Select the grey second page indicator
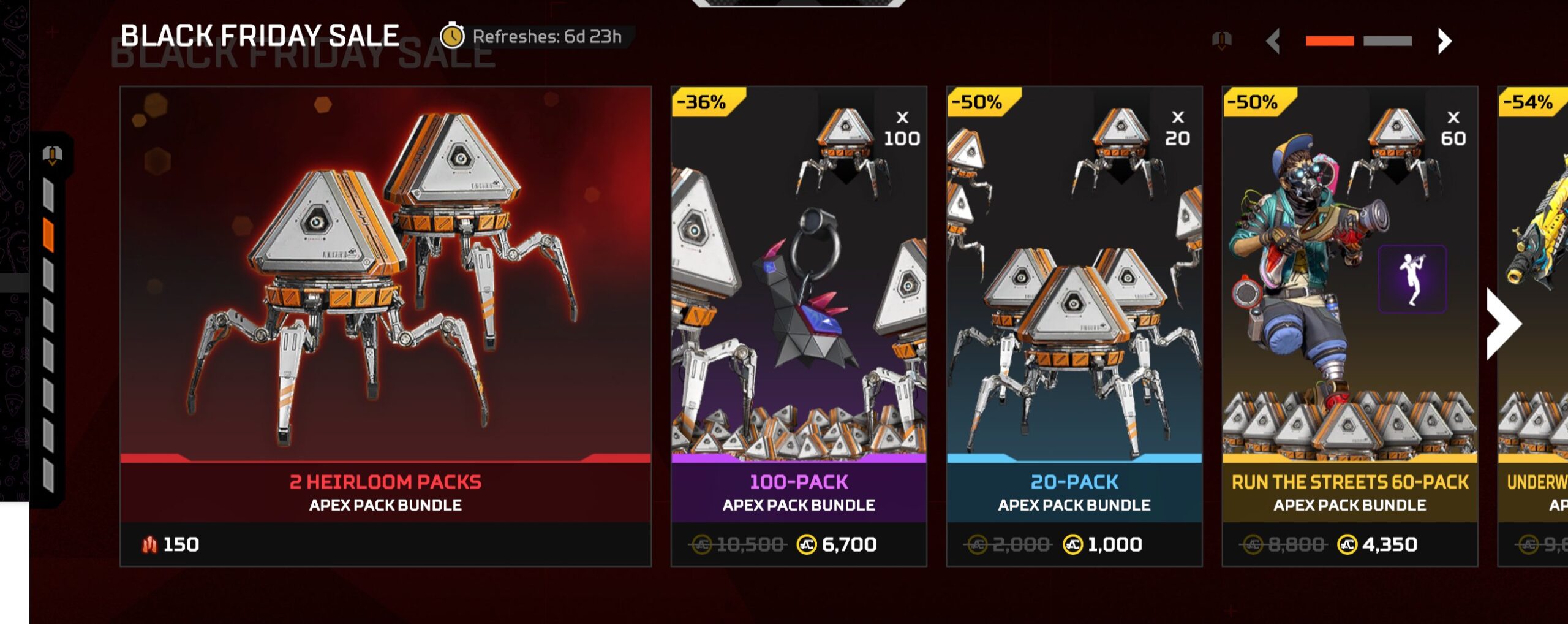Viewport: 1568px width, 624px height. [x=1387, y=41]
